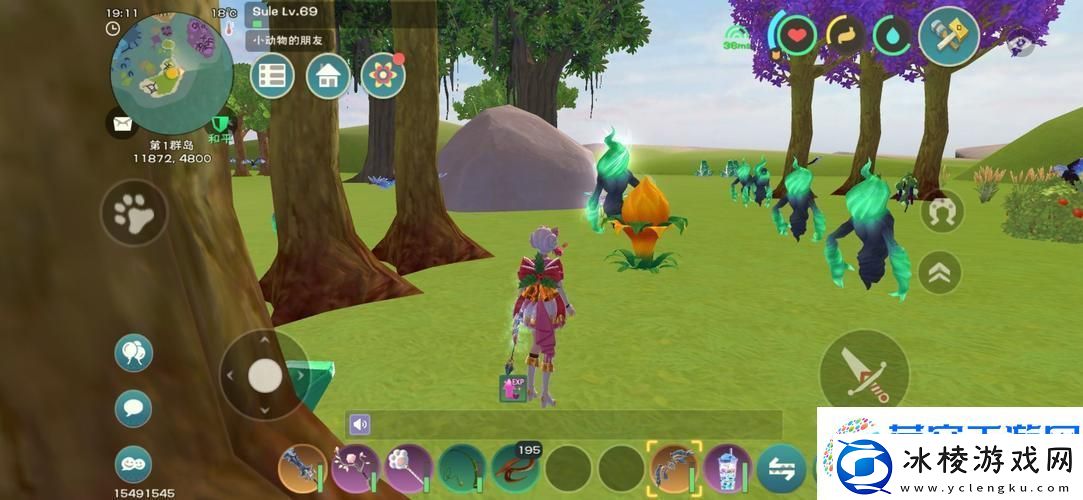Select the bubble tea drink slot
The height and width of the screenshot is (500, 1083).
[727, 468]
